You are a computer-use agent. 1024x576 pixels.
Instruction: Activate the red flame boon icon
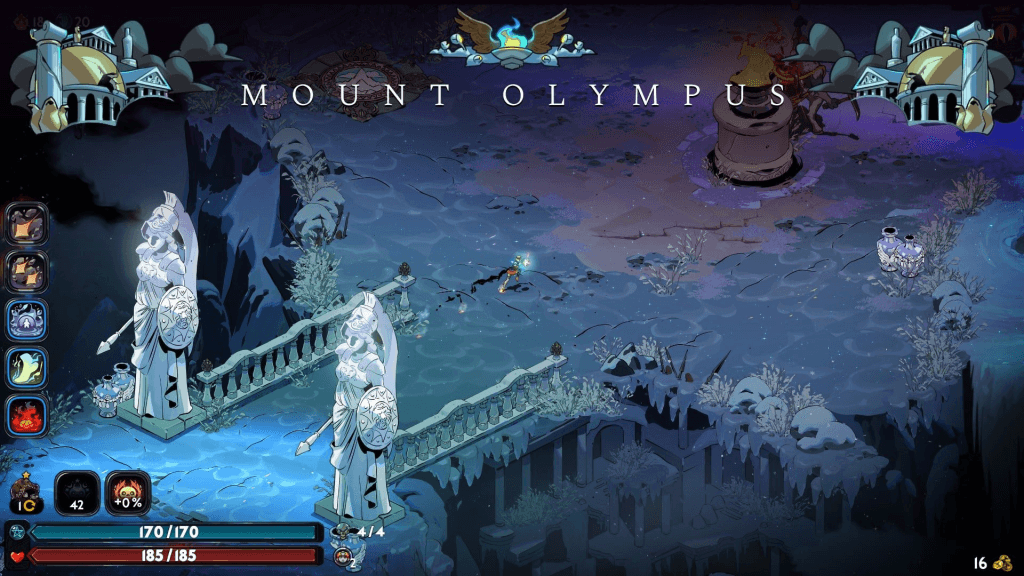25,417
